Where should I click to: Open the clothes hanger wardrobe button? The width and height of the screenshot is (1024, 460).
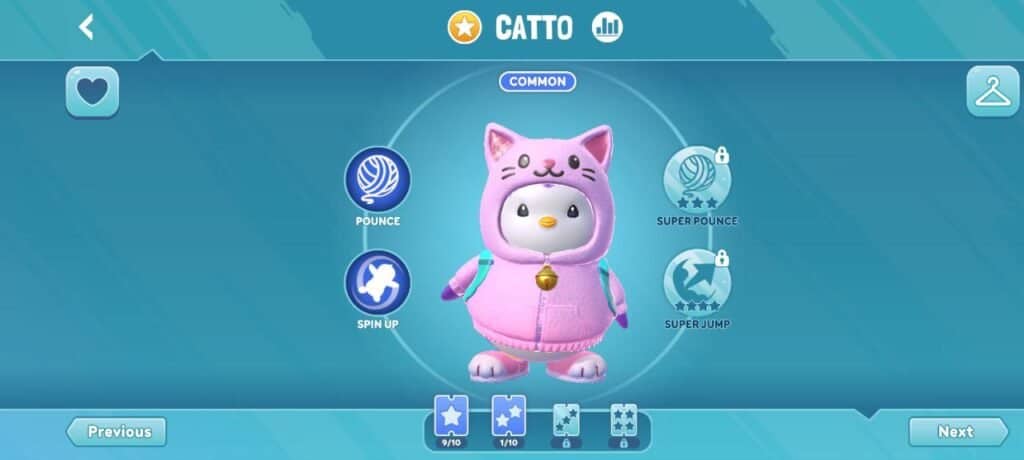(992, 92)
